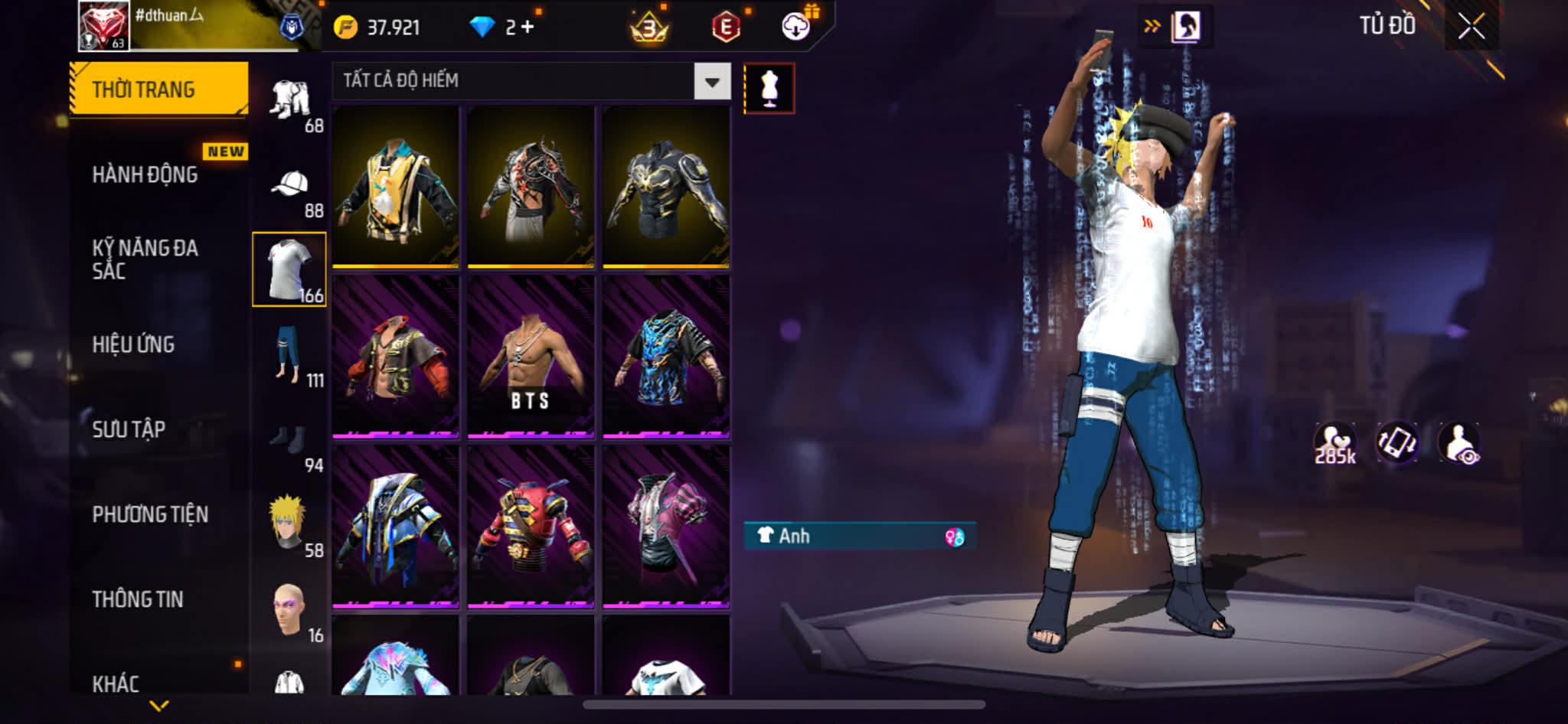Open the KỸ NĂNG ĐA SẮC section
The image size is (1568, 724).
(x=145, y=259)
